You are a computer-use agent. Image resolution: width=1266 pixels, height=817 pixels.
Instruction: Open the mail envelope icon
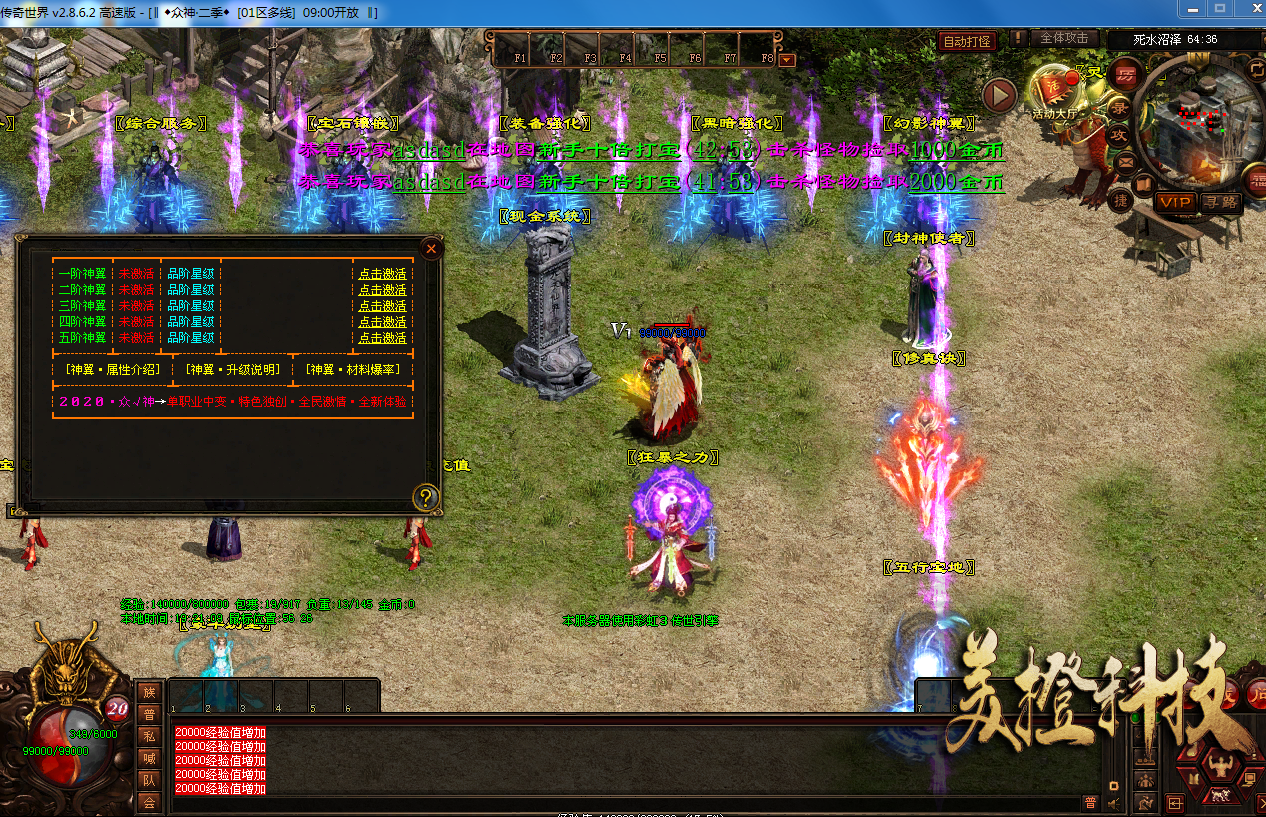[1127, 160]
